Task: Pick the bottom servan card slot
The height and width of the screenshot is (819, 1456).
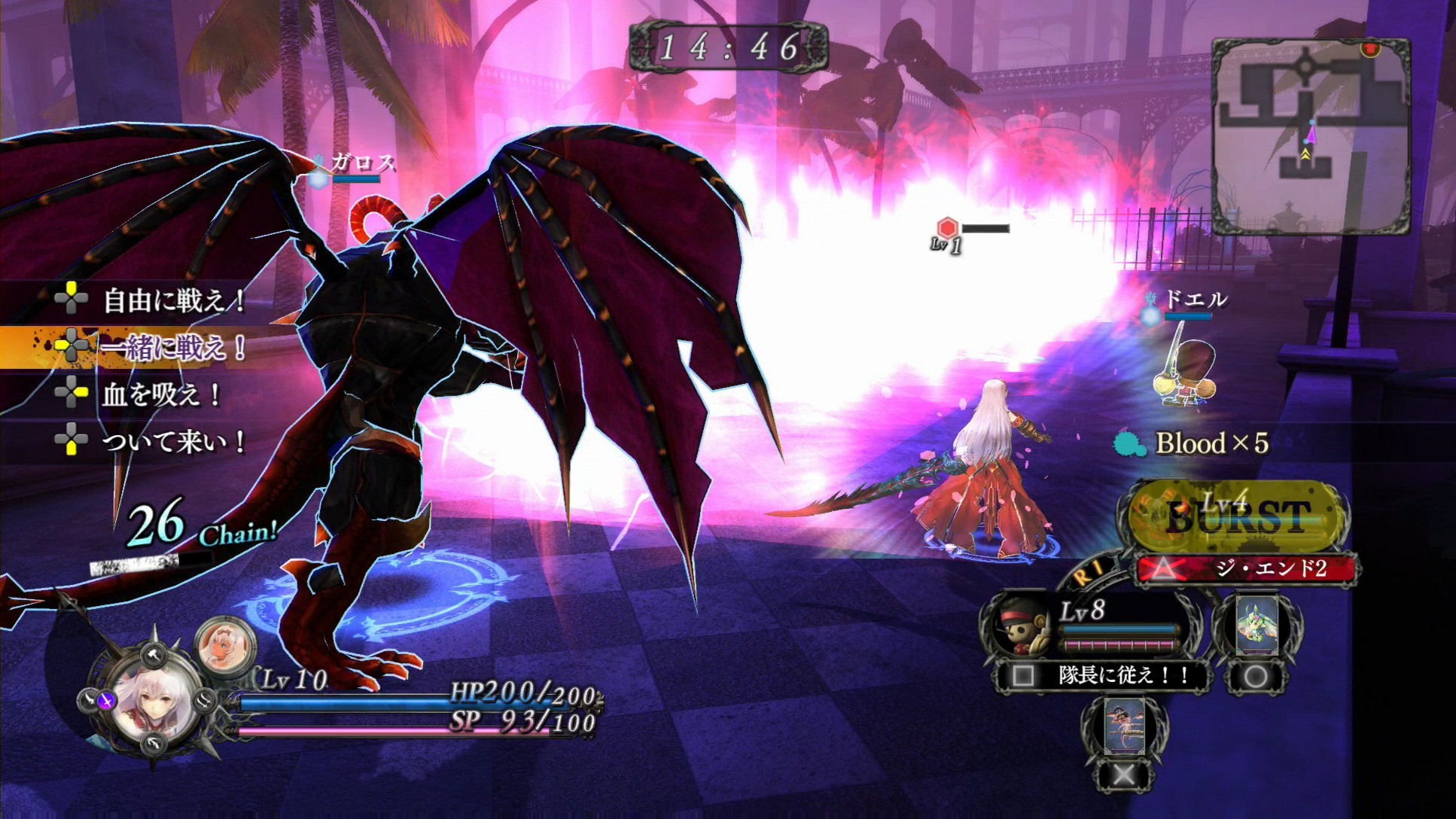Action: [1124, 726]
